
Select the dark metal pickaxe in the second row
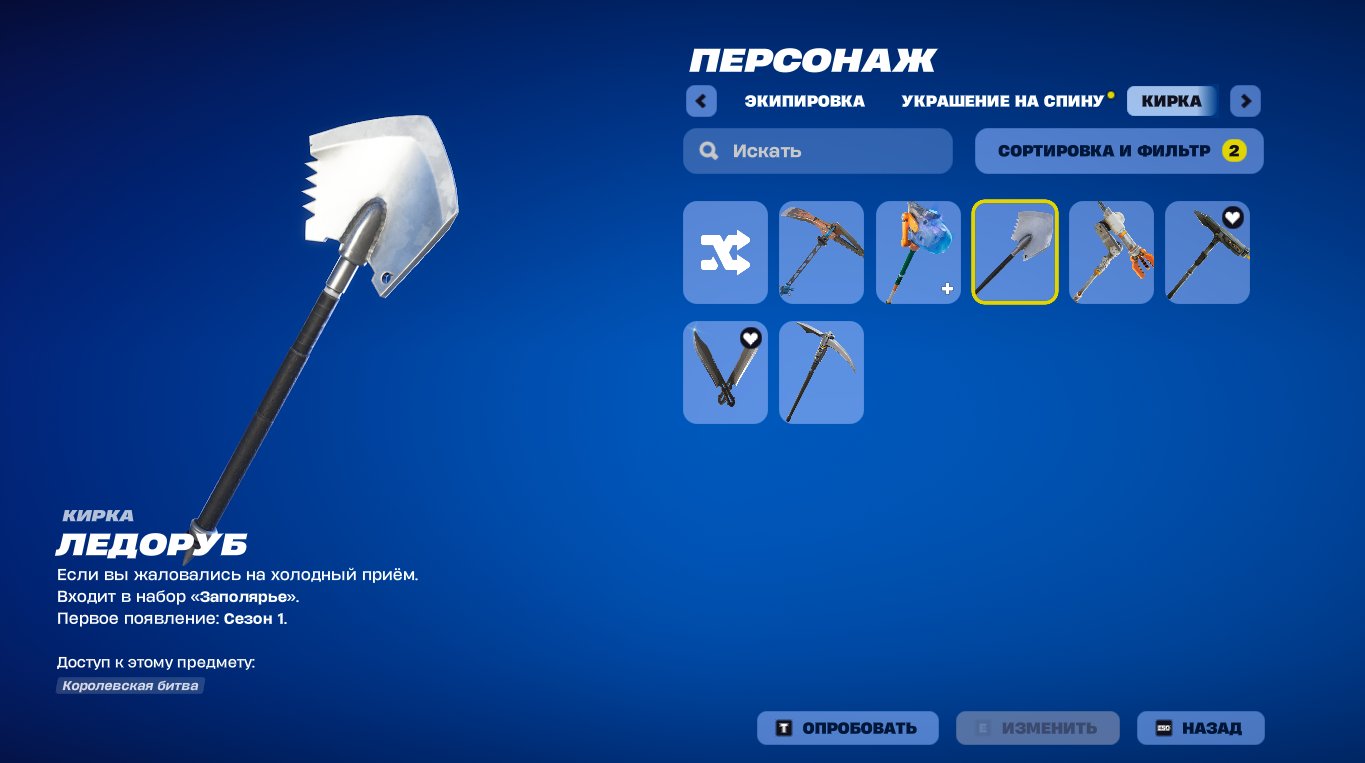click(820, 372)
